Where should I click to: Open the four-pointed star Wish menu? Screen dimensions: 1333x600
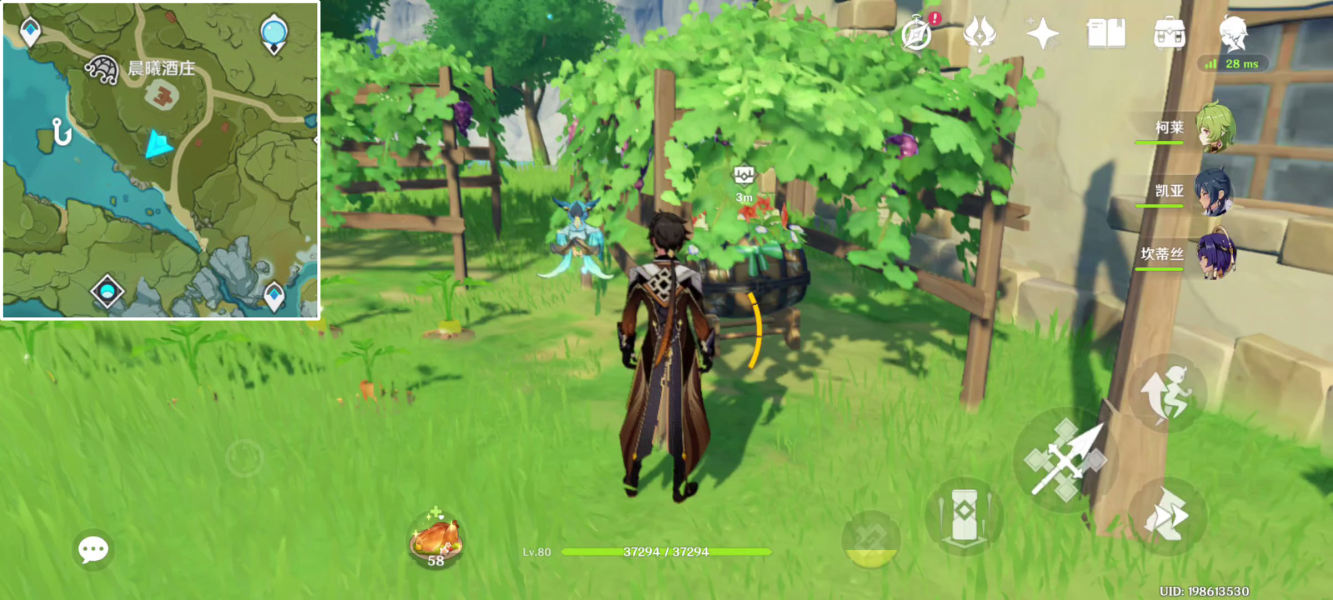1042,34
